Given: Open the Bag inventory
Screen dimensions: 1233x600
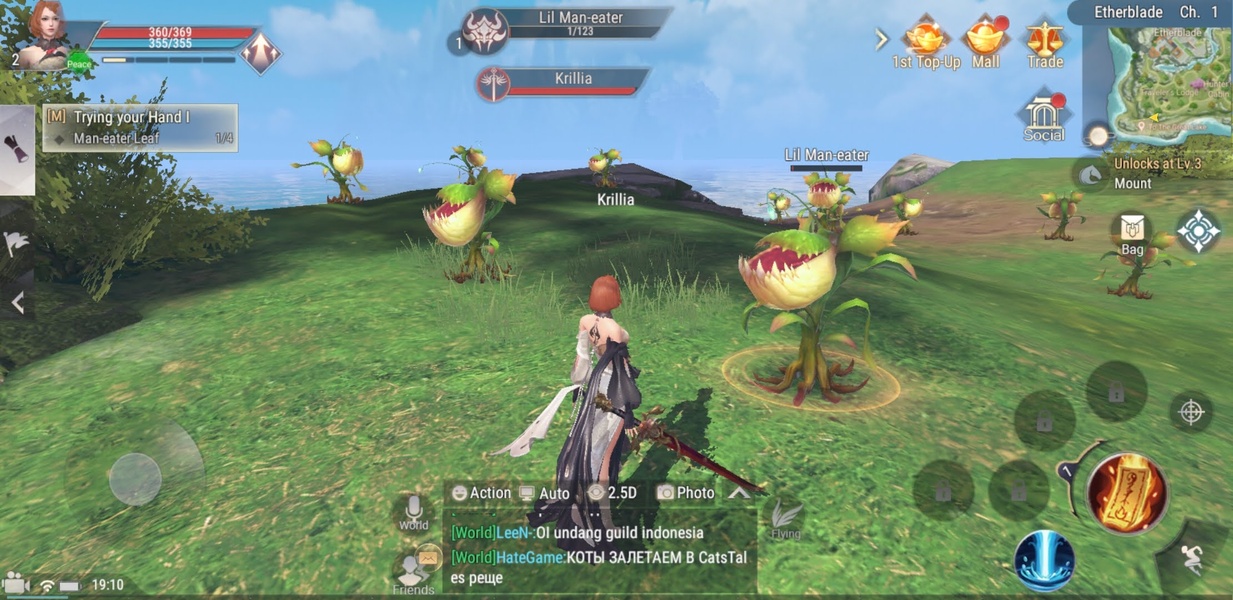Looking at the screenshot, I should point(1132,233).
